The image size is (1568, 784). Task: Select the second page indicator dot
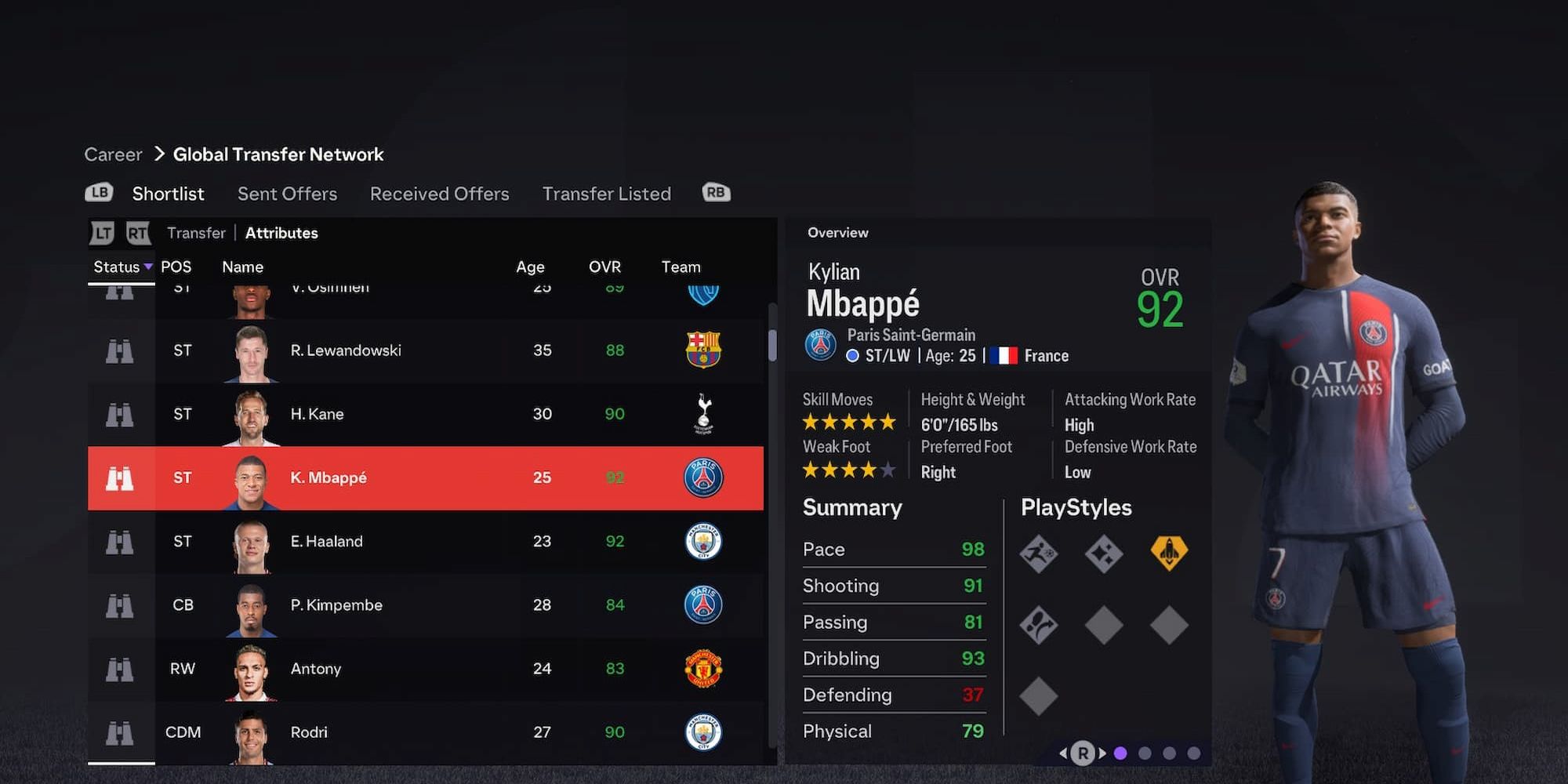tap(1143, 753)
